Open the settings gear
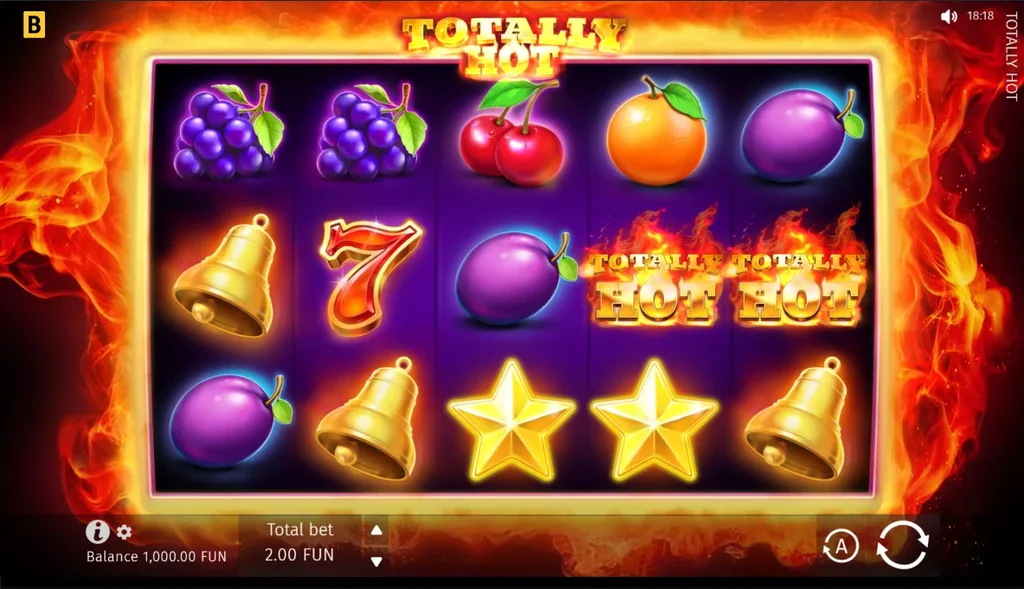This screenshot has height=589, width=1024. pos(124,532)
